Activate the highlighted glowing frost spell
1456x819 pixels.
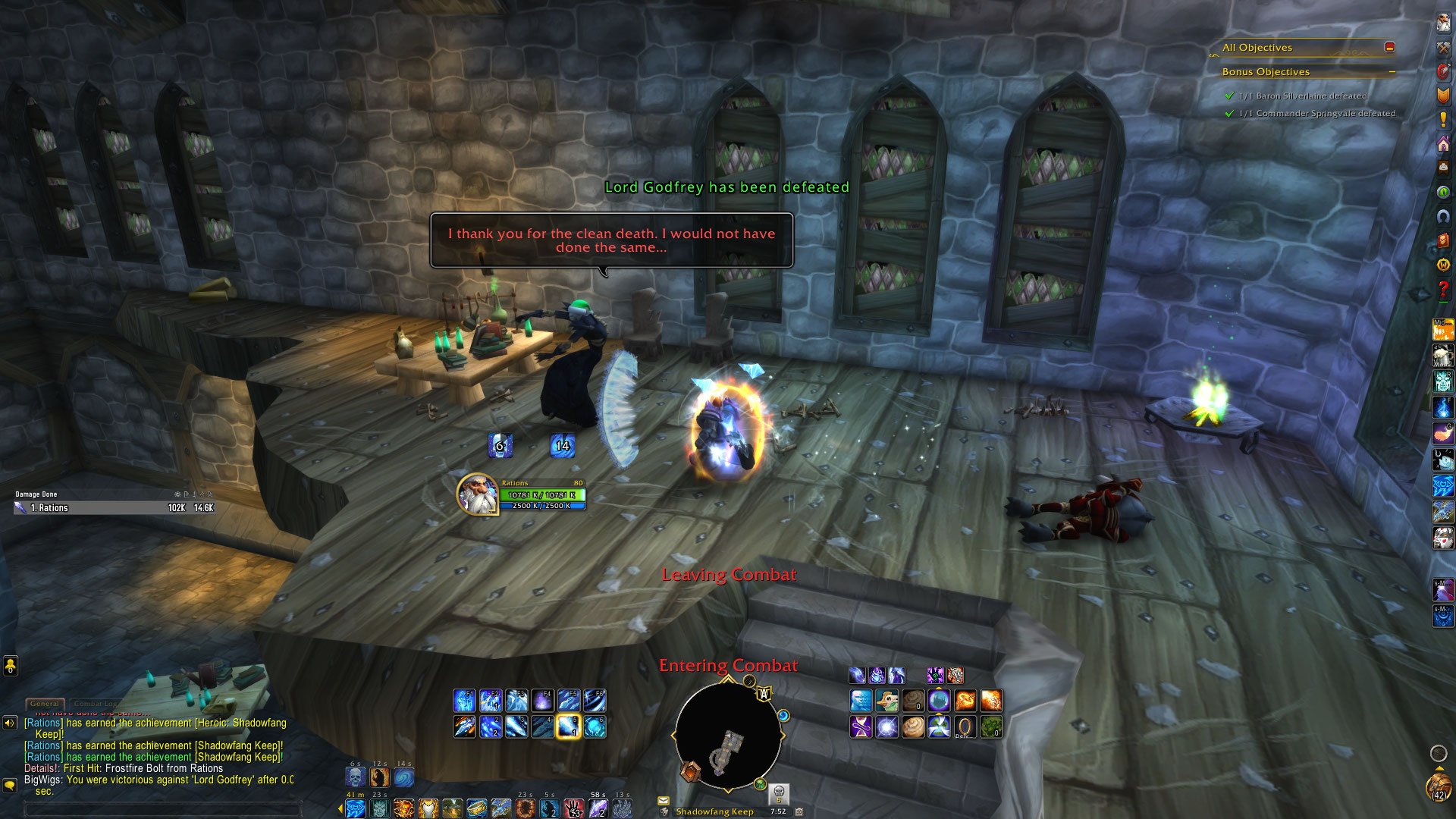click(568, 726)
